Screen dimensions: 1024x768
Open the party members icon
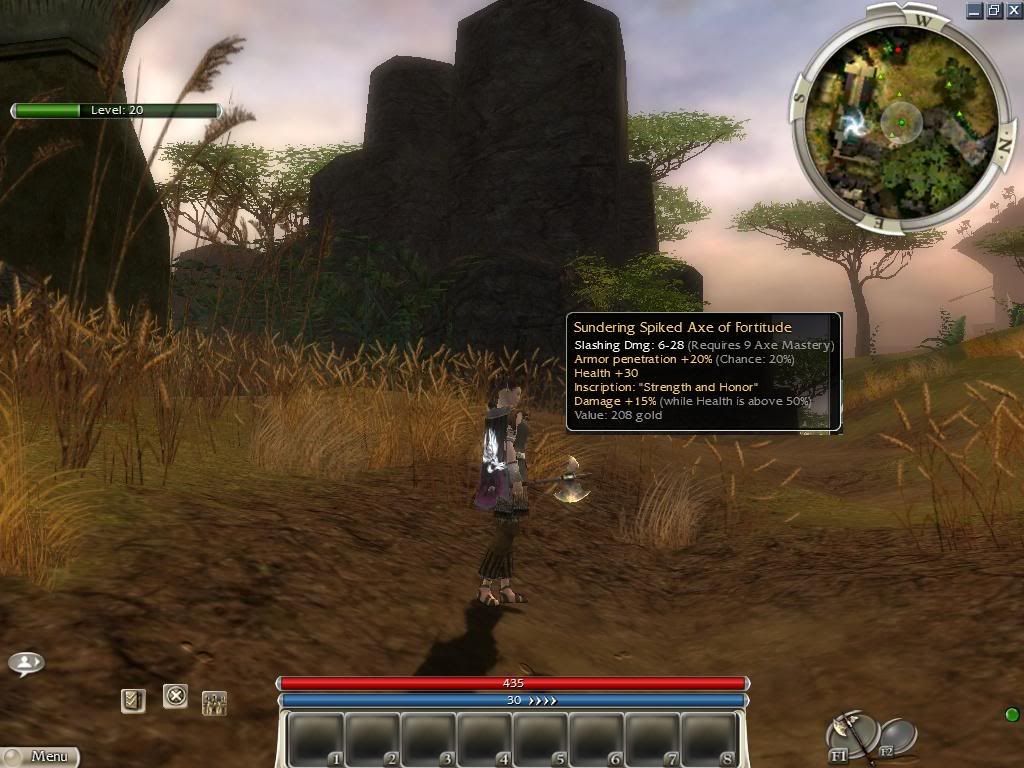[214, 702]
